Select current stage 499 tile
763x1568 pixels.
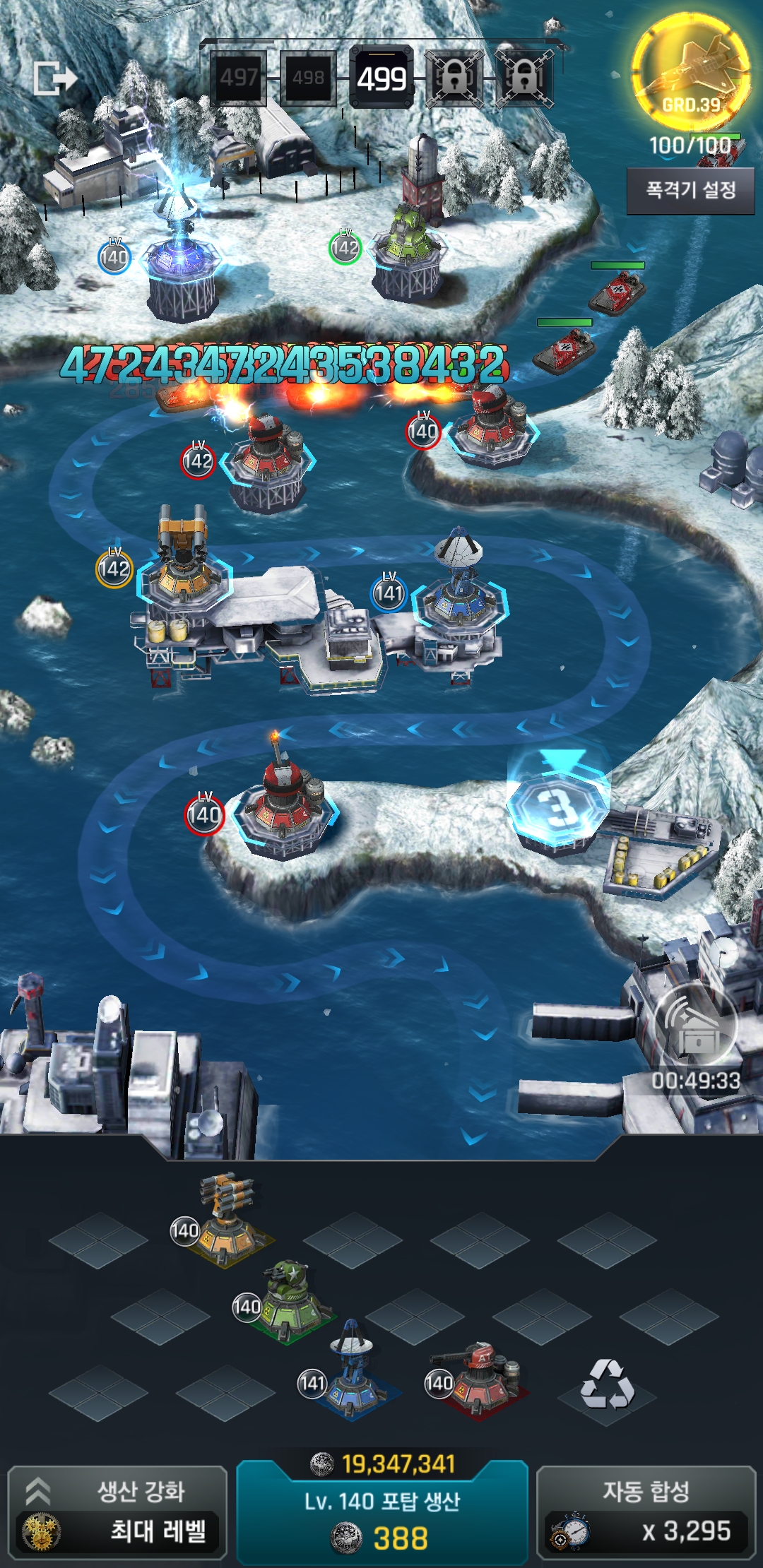click(381, 78)
